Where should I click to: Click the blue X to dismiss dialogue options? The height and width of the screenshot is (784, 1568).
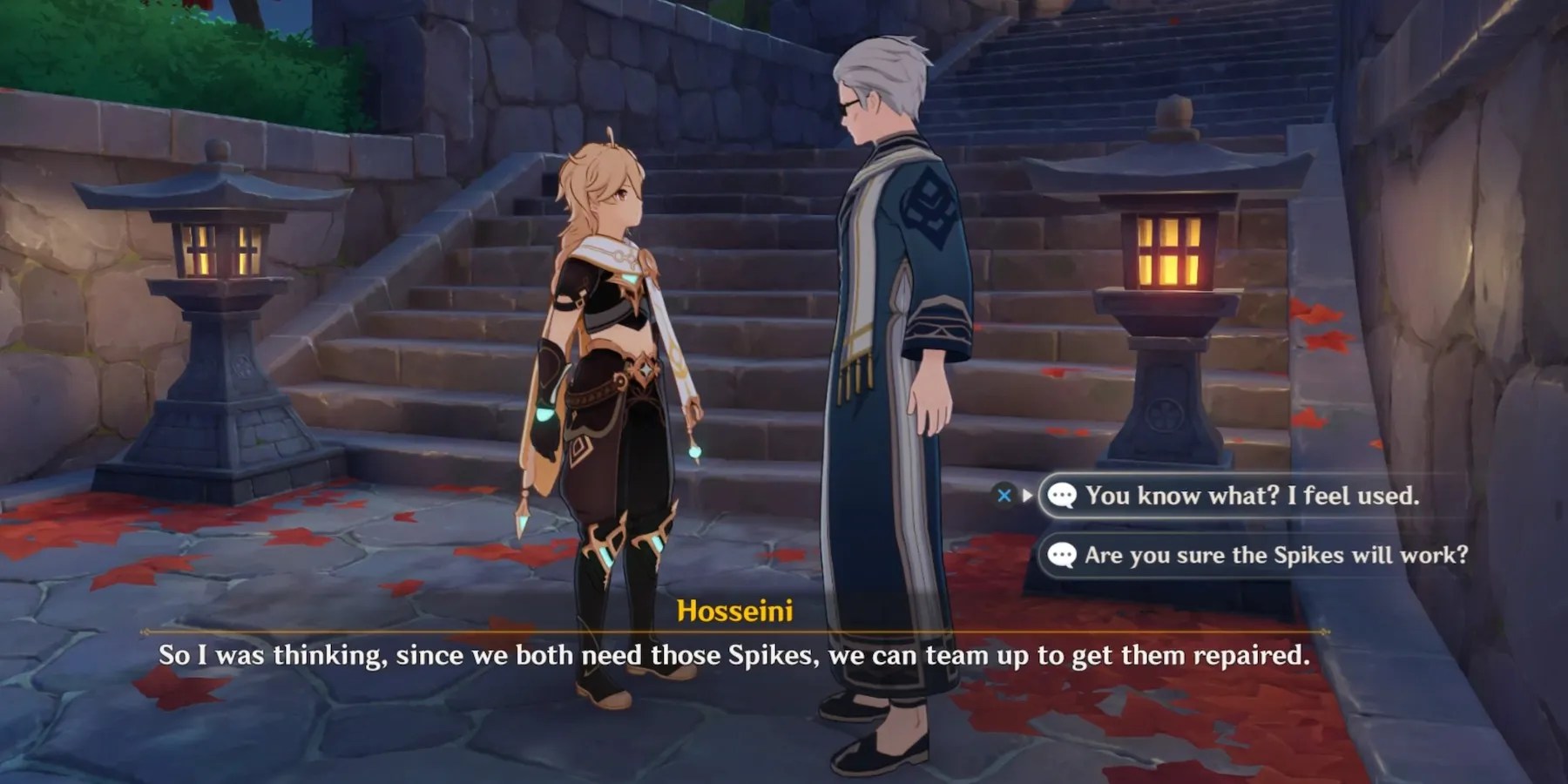click(1006, 496)
